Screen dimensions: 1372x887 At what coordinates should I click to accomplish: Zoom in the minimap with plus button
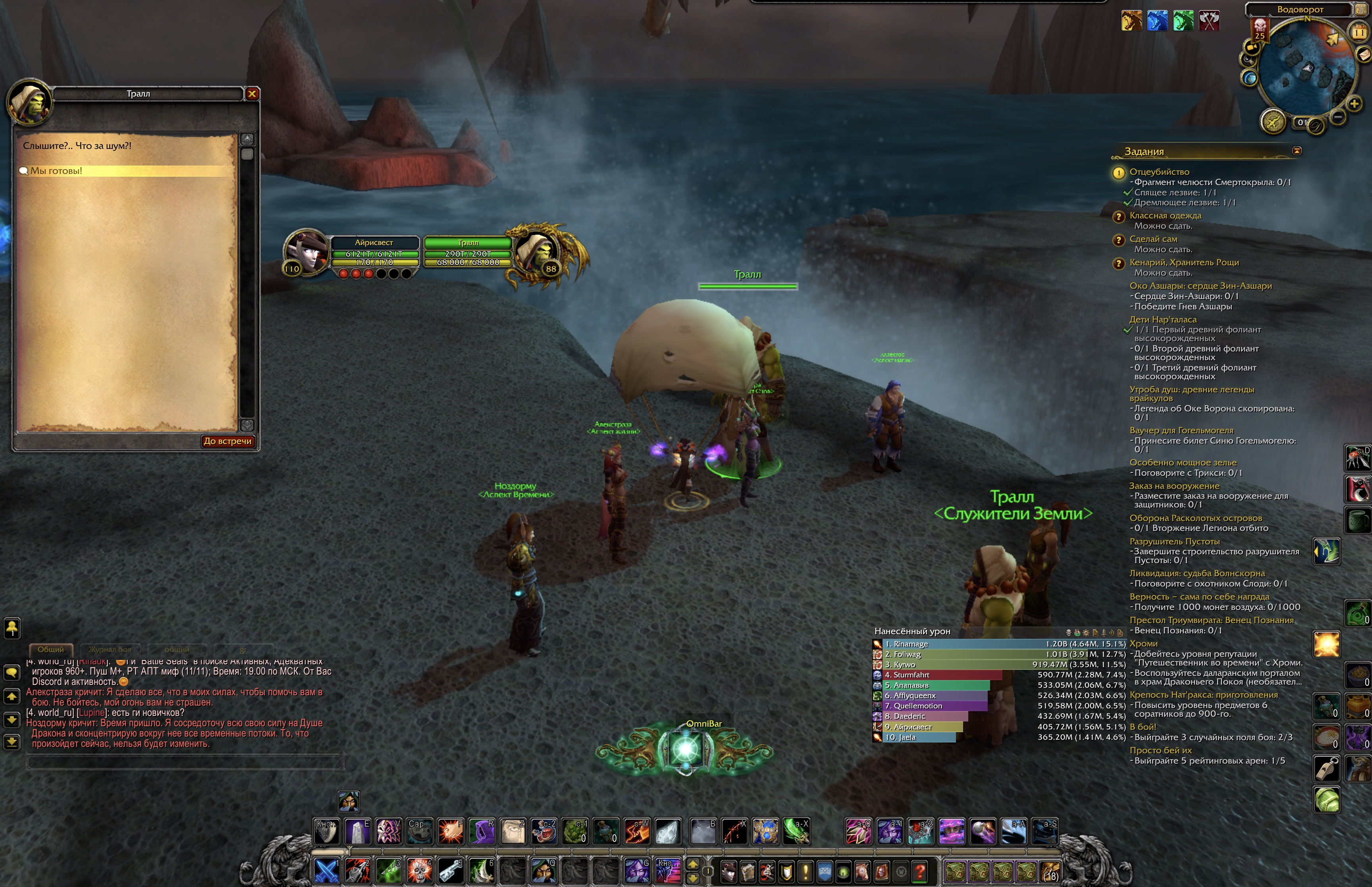click(1355, 104)
